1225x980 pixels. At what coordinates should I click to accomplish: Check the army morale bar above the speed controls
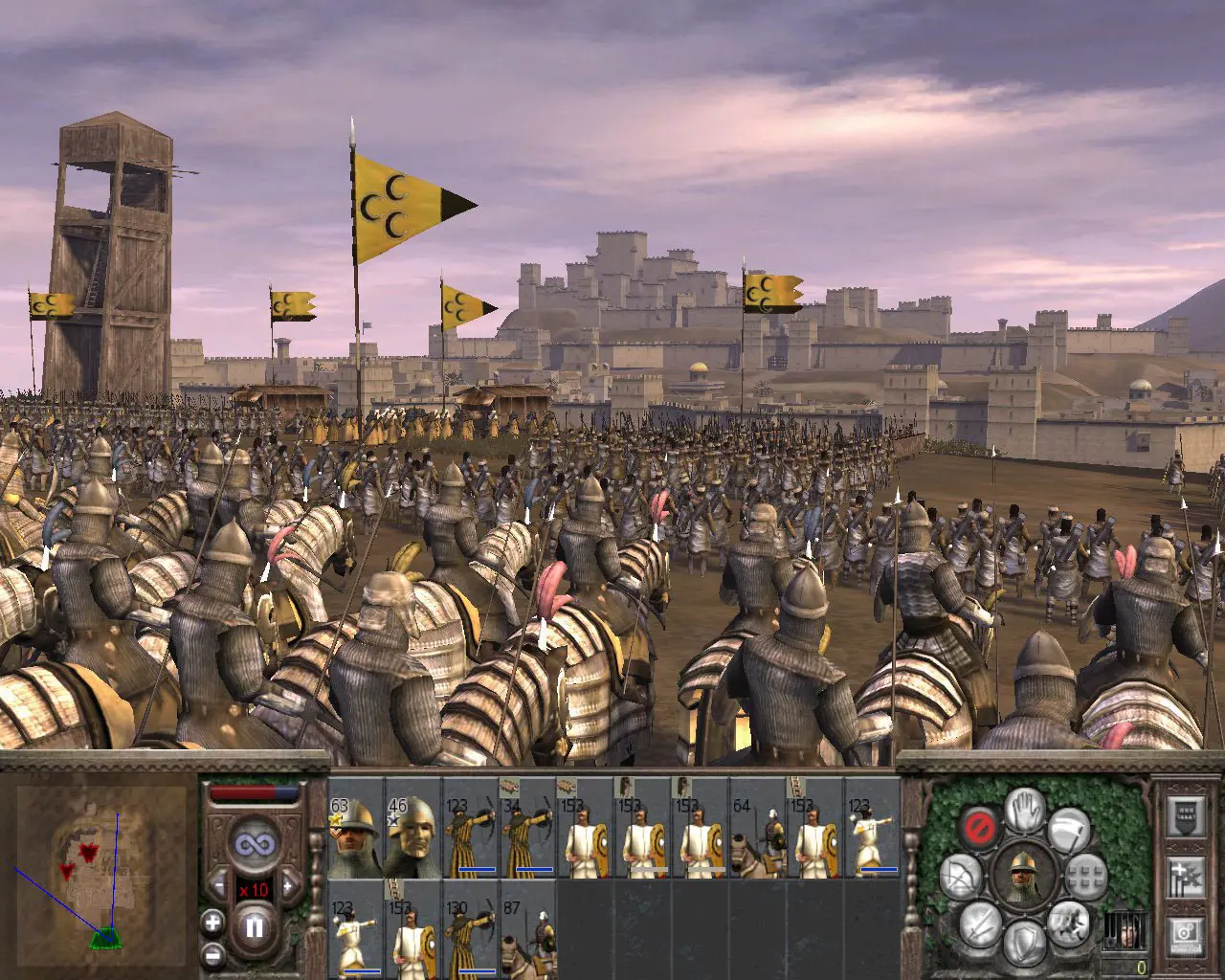tap(254, 791)
